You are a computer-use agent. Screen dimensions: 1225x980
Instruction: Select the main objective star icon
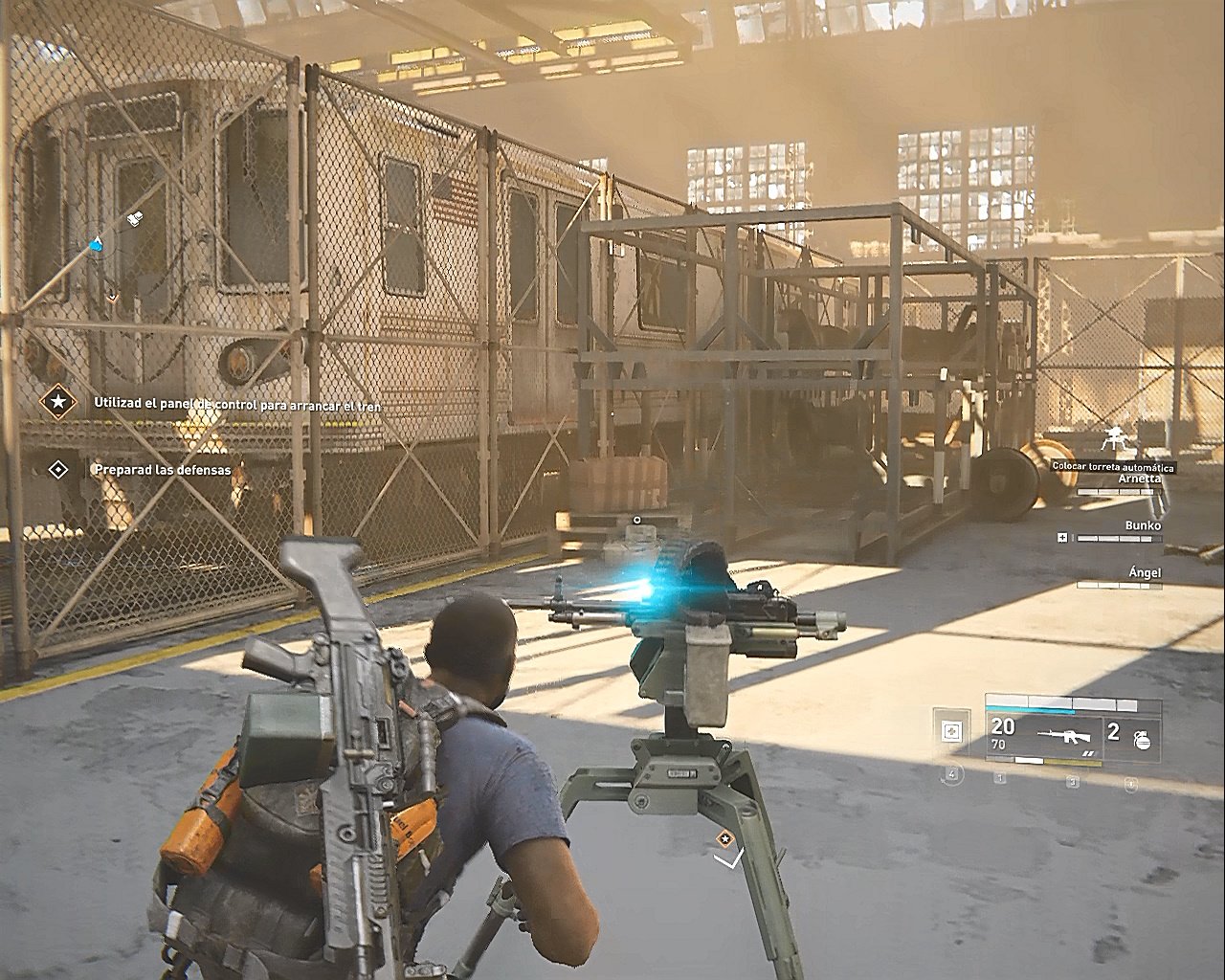pyautogui.click(x=58, y=403)
